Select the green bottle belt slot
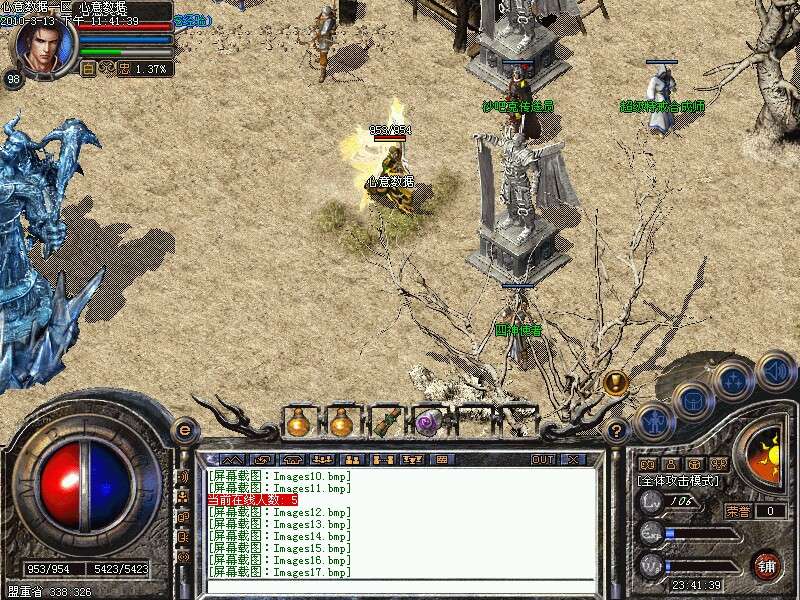The image size is (800, 600). point(384,423)
